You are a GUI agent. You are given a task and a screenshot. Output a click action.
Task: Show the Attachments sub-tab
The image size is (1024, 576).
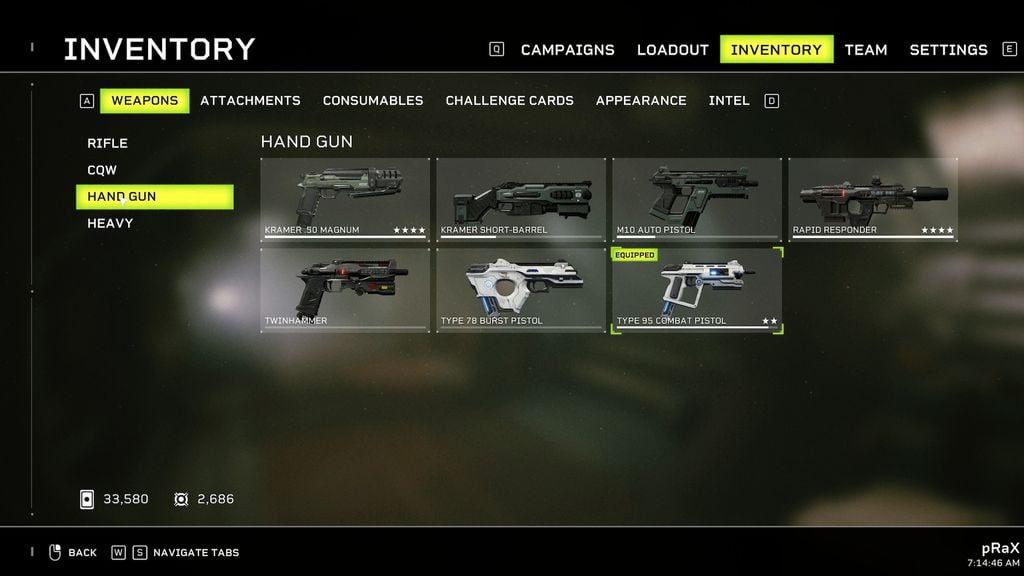(250, 101)
